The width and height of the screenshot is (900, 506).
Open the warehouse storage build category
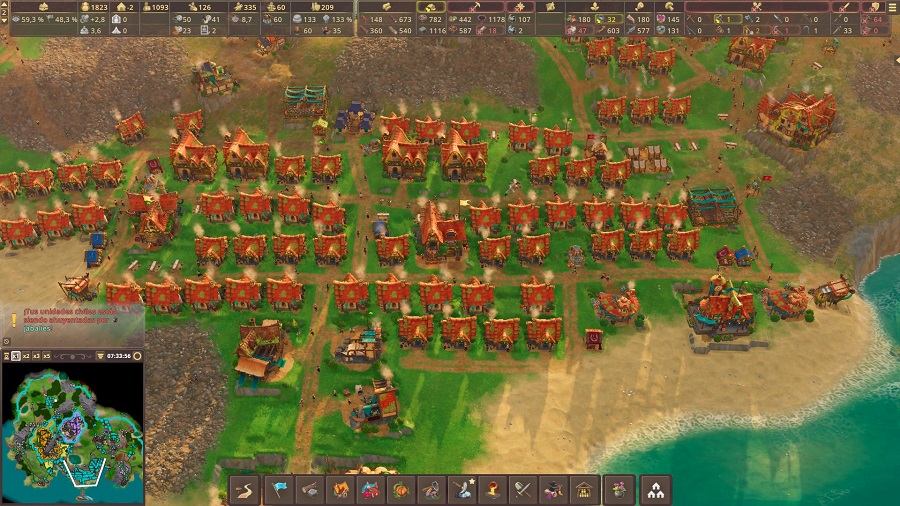pos(582,490)
